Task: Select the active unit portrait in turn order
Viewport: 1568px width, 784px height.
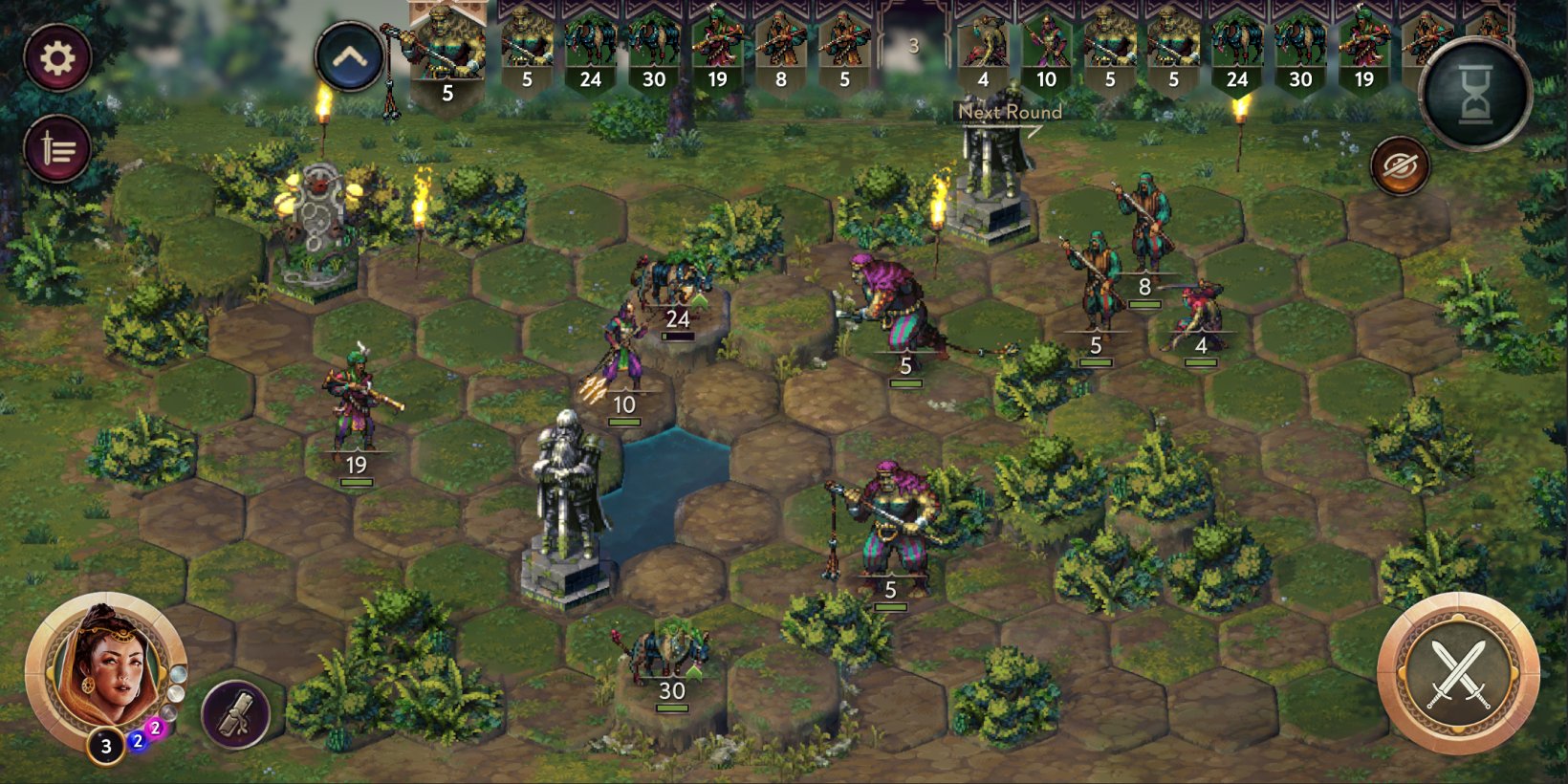Action: point(446,53)
